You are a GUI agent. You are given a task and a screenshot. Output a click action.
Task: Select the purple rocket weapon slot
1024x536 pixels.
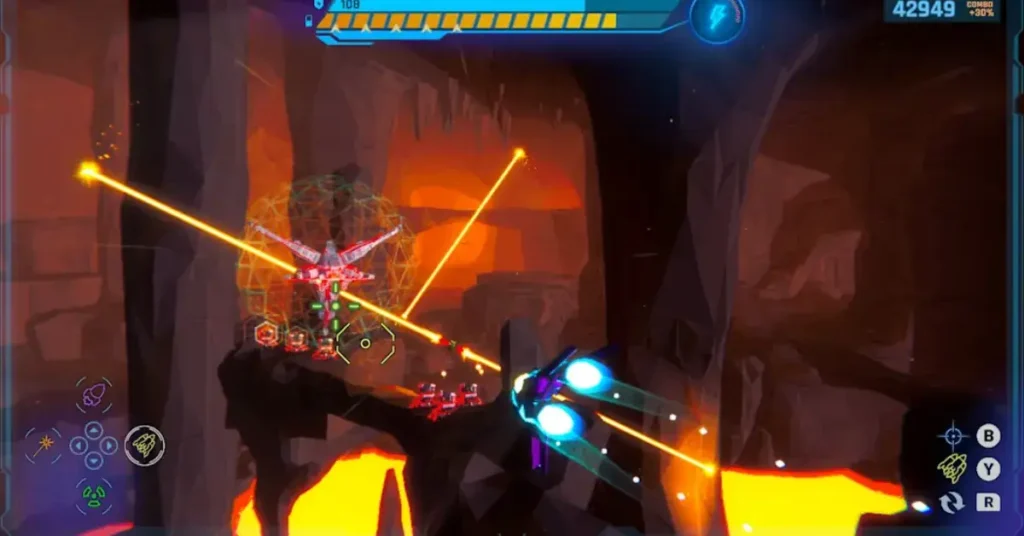[93, 396]
